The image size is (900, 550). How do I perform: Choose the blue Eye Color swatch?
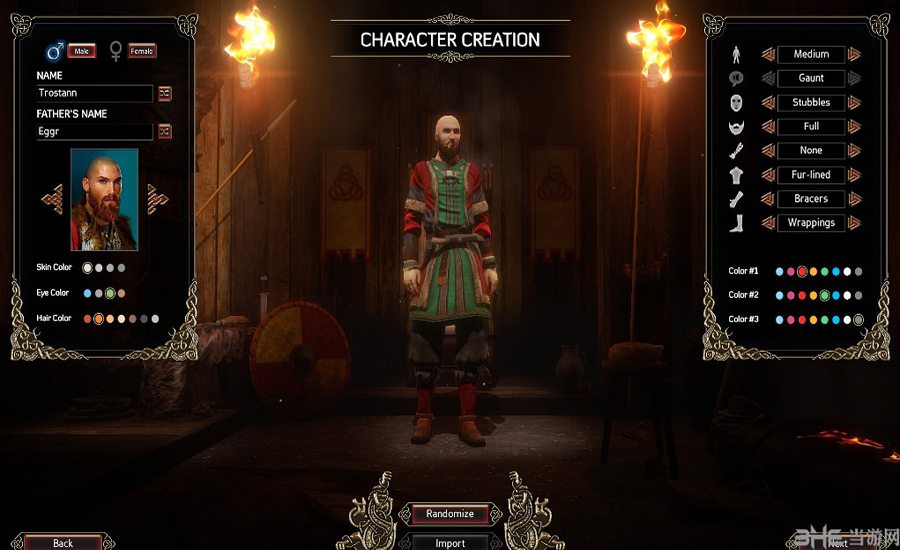point(87,293)
